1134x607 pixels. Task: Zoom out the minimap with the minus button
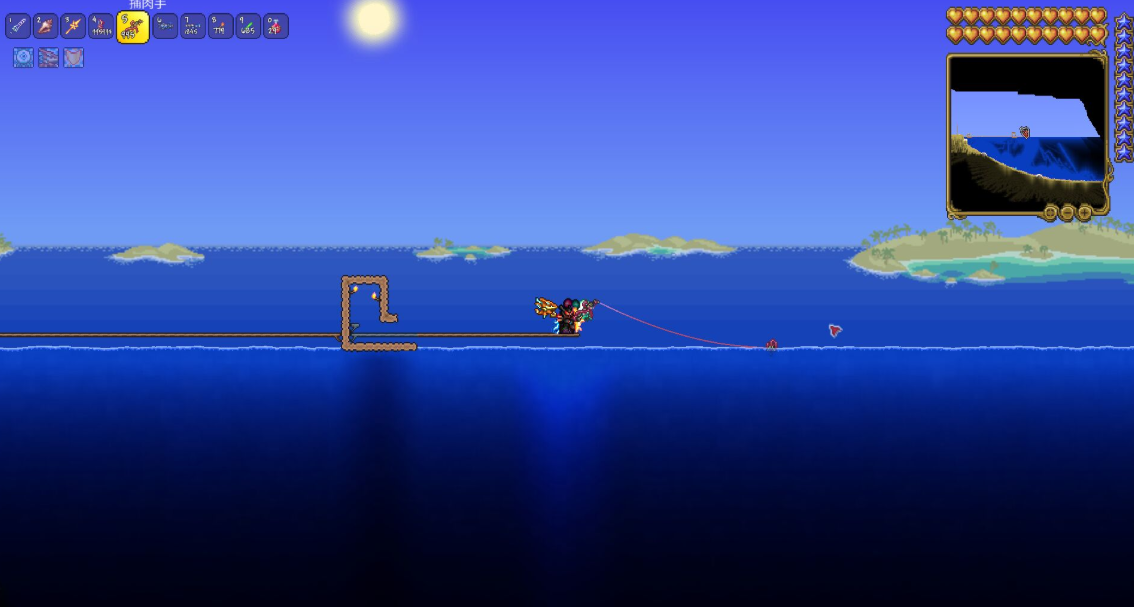tap(1067, 213)
